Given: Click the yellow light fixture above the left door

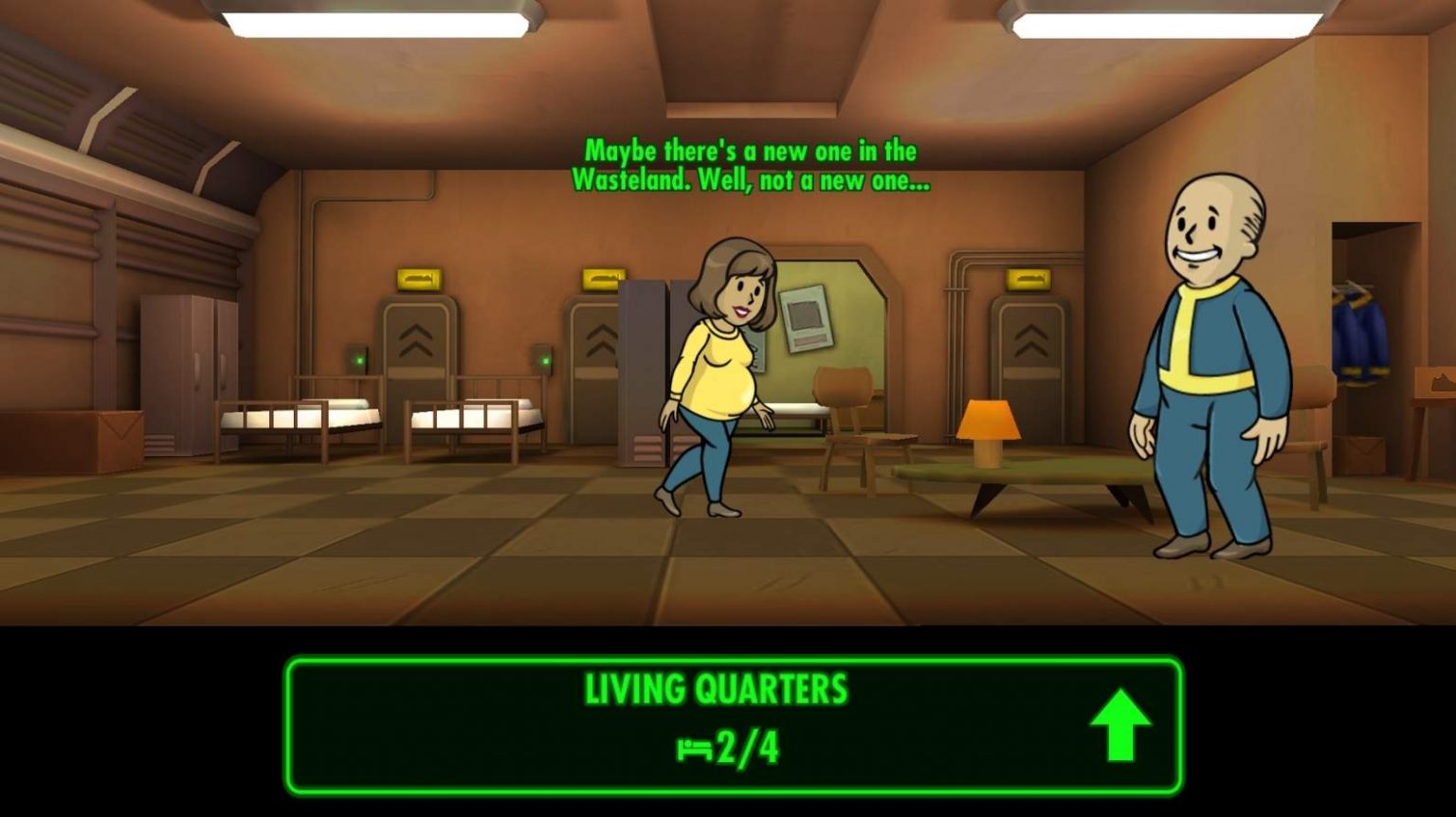Looking at the screenshot, I should pos(417,279).
